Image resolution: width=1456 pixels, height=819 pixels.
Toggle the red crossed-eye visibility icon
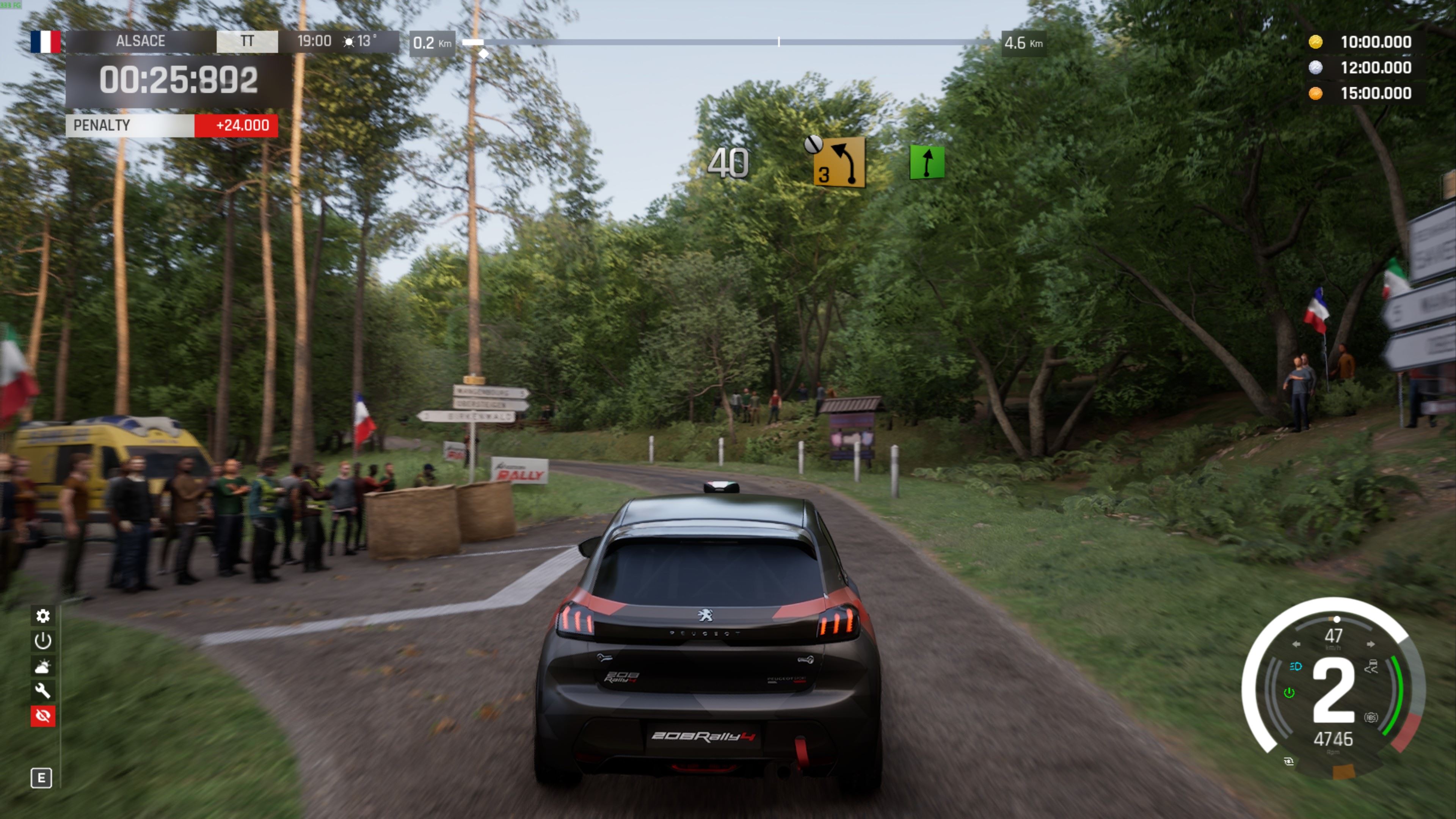point(43,716)
